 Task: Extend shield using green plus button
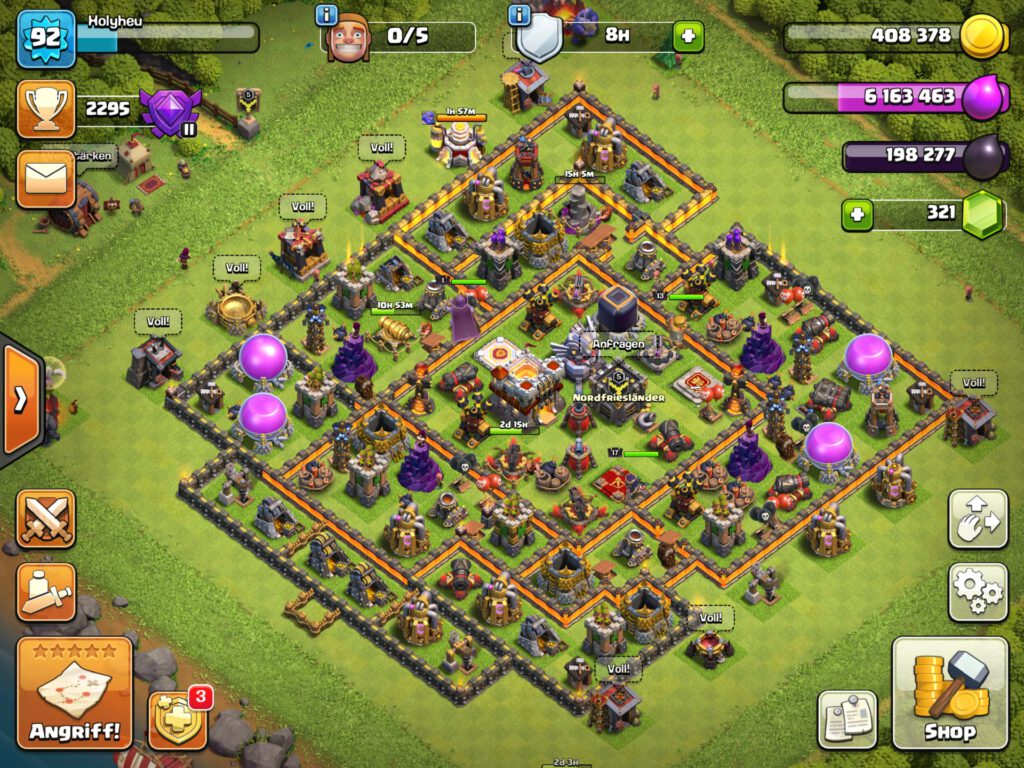[688, 37]
